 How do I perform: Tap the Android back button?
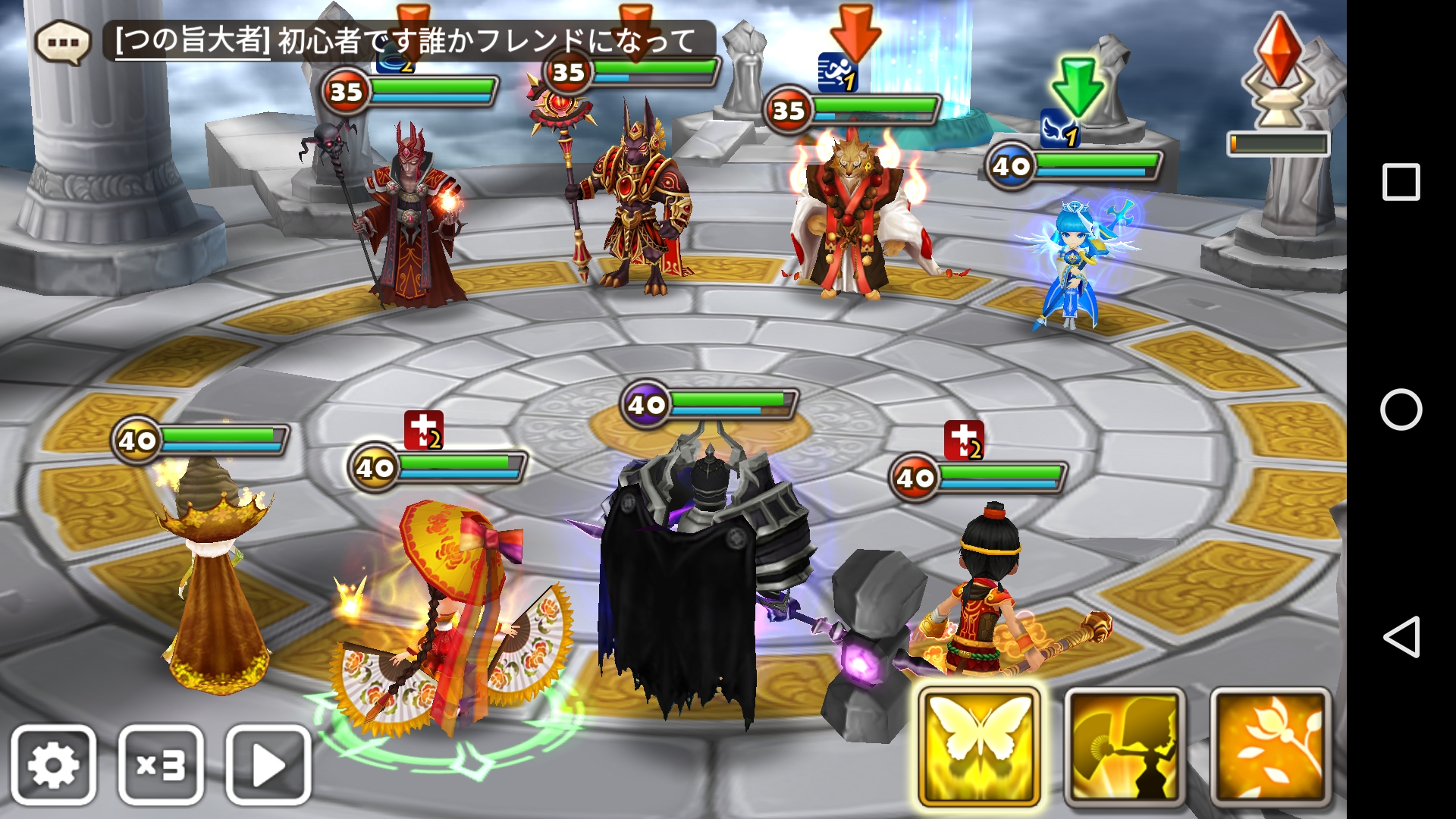(1401, 637)
